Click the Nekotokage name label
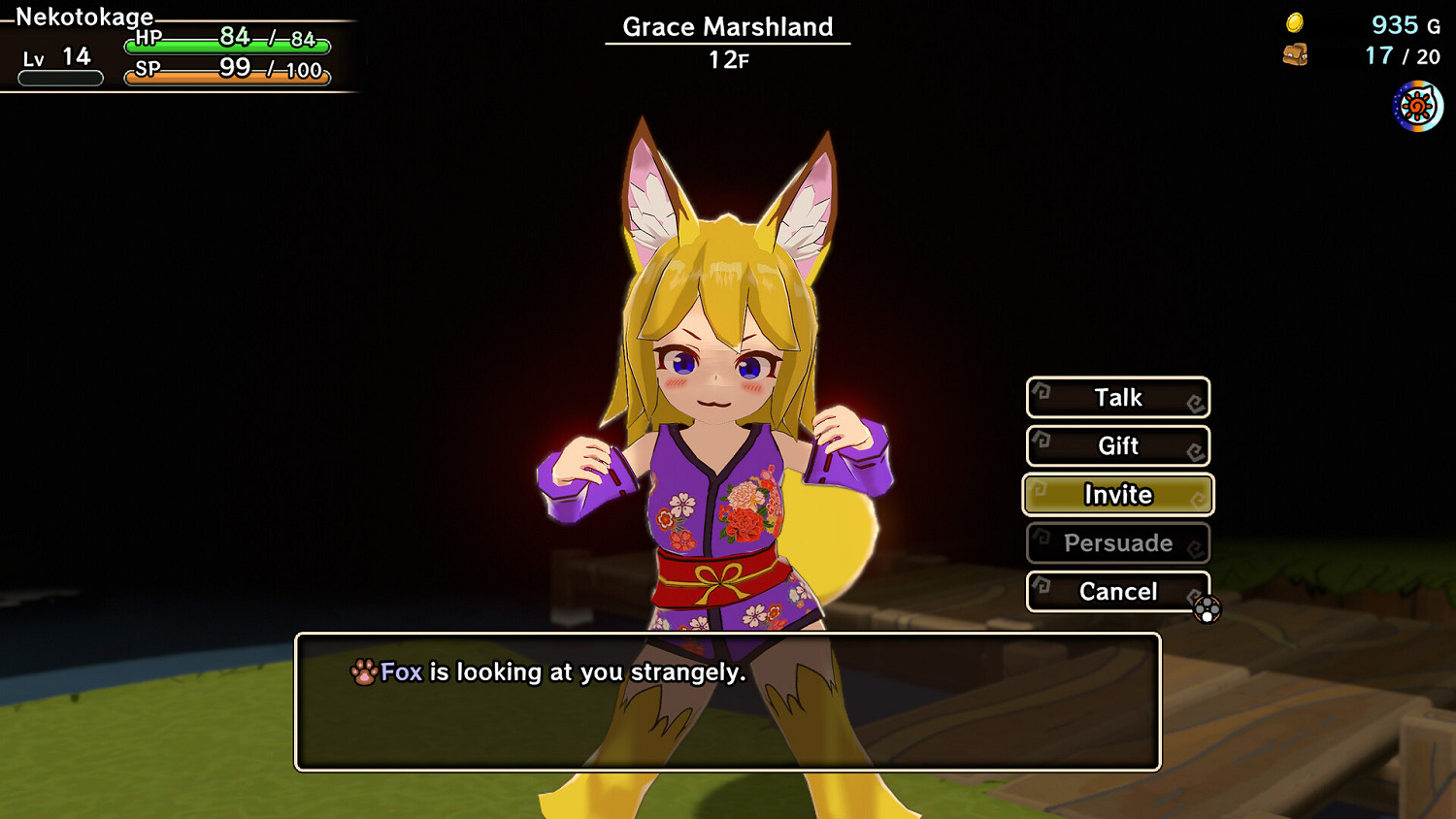 83,16
